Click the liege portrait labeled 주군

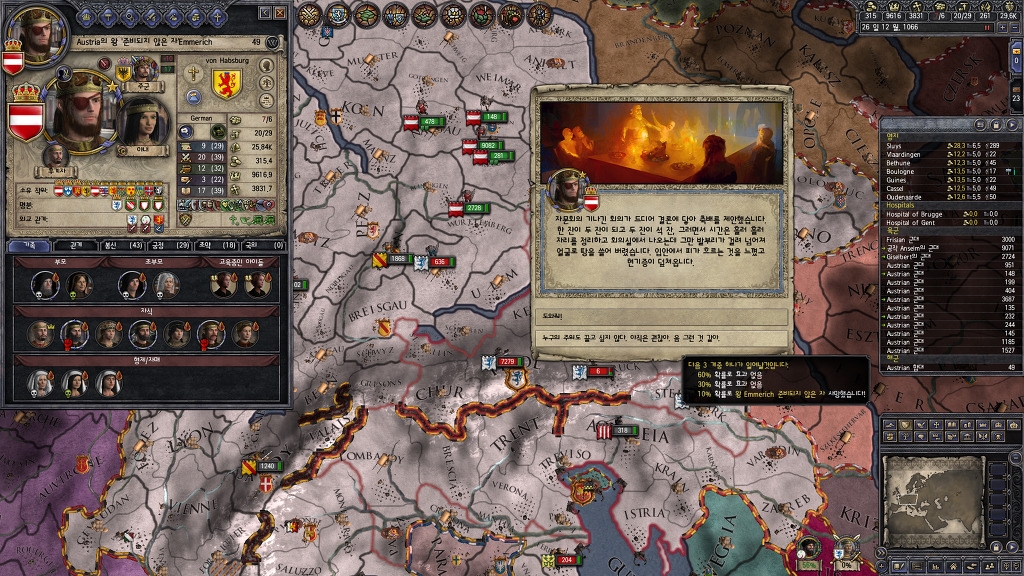[x=142, y=70]
